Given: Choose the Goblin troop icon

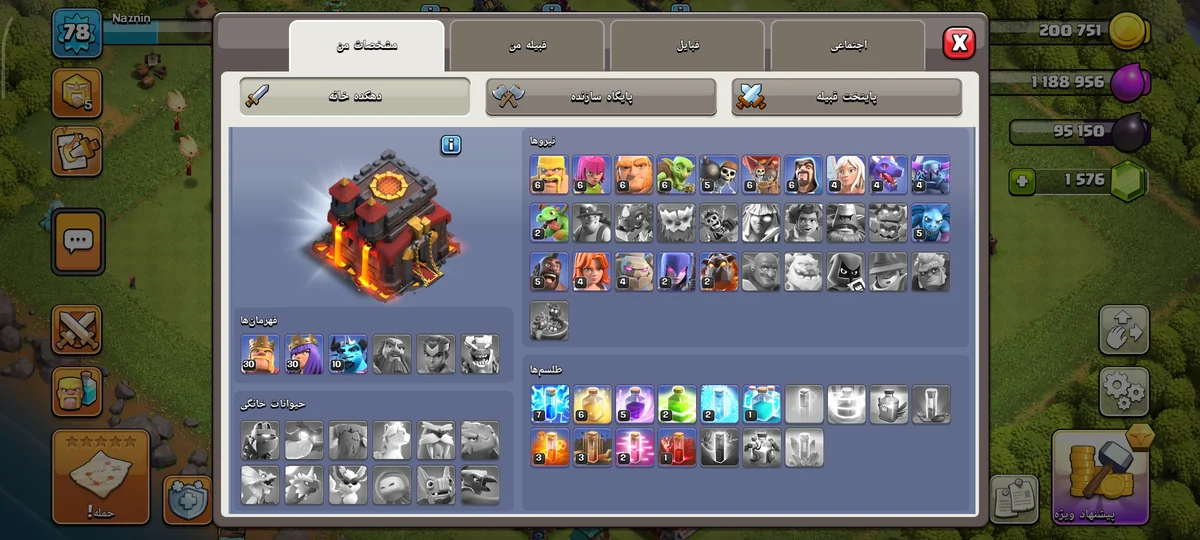Looking at the screenshot, I should coord(676,174).
